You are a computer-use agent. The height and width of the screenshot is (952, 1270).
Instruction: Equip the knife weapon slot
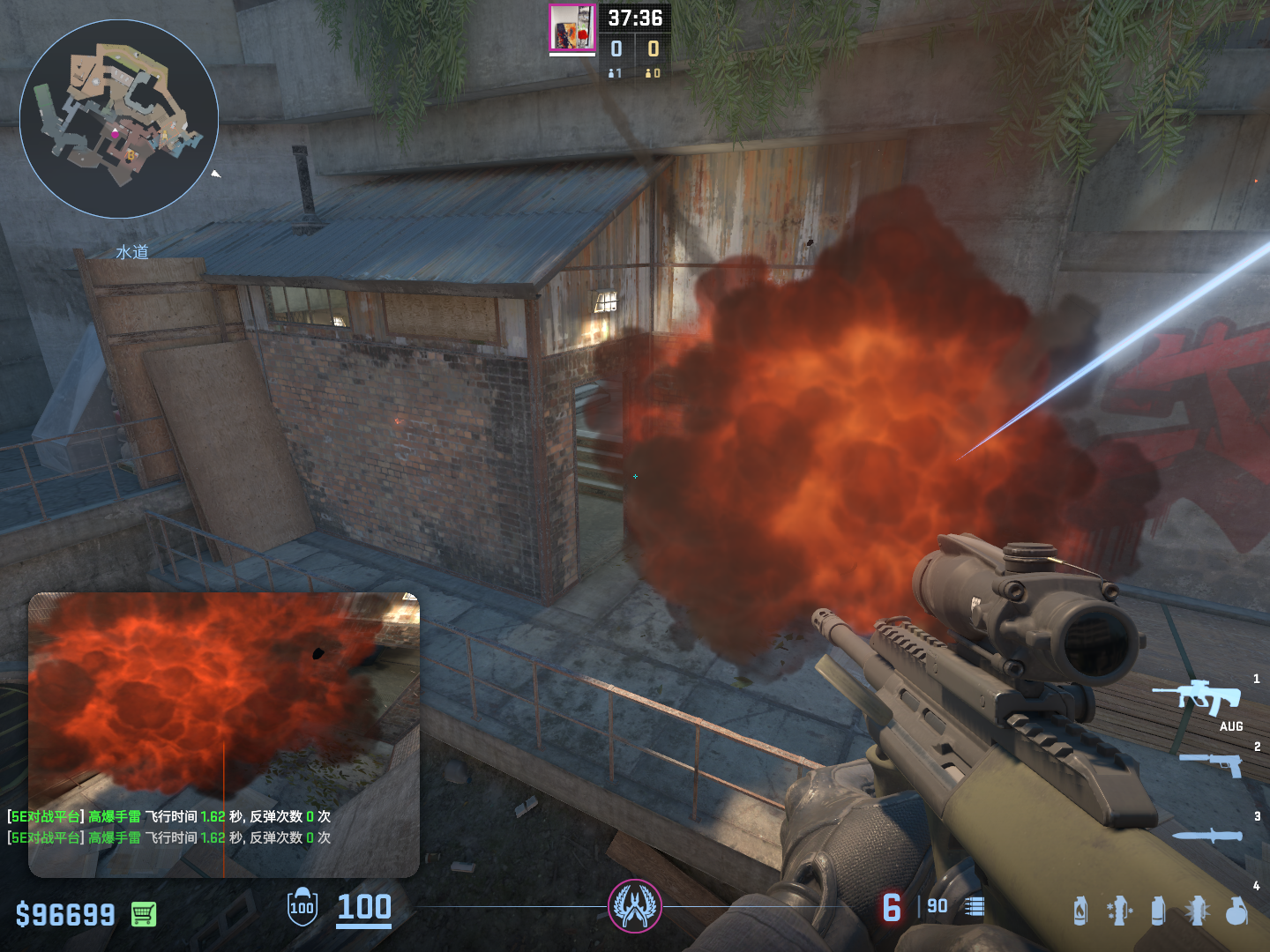(x=1207, y=836)
